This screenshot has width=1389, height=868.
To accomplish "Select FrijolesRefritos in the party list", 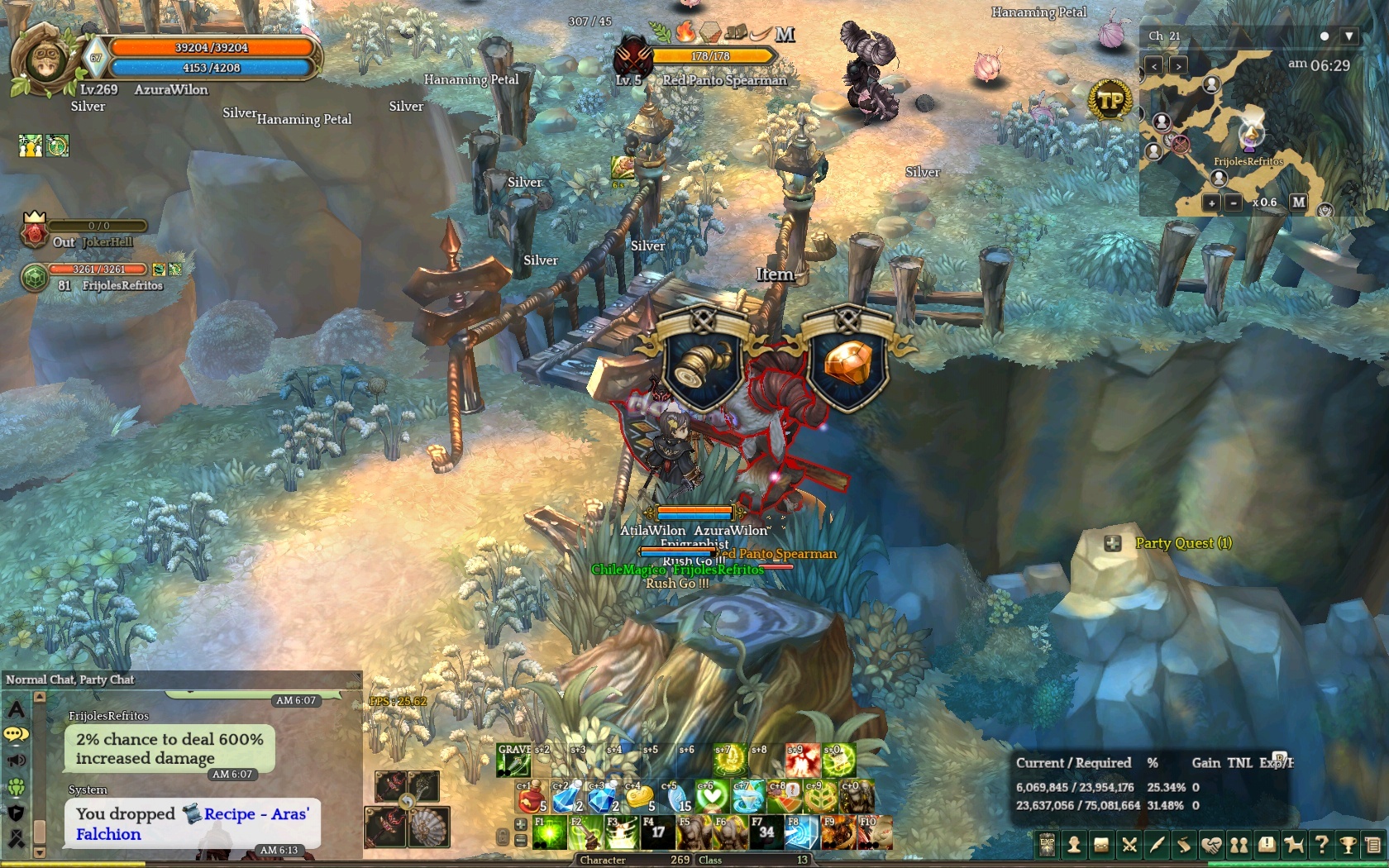I will 122,285.
